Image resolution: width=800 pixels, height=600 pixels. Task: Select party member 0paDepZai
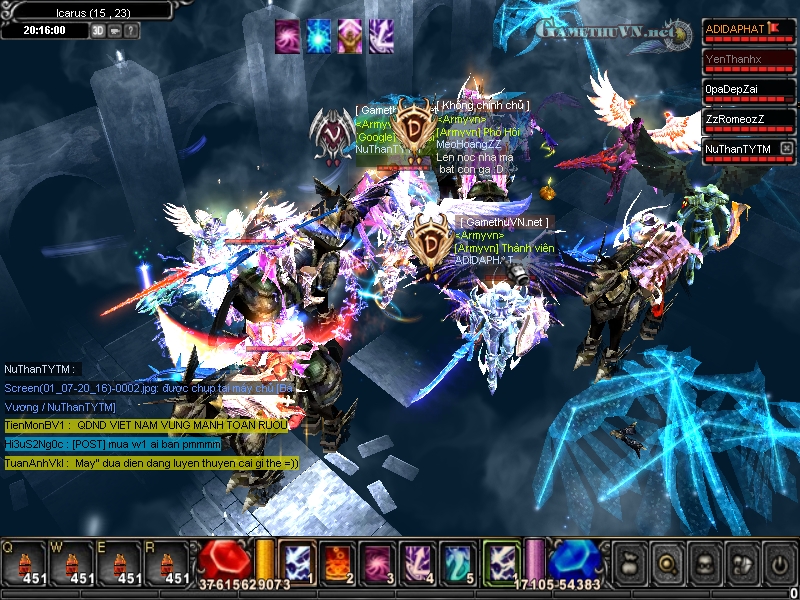click(x=749, y=89)
